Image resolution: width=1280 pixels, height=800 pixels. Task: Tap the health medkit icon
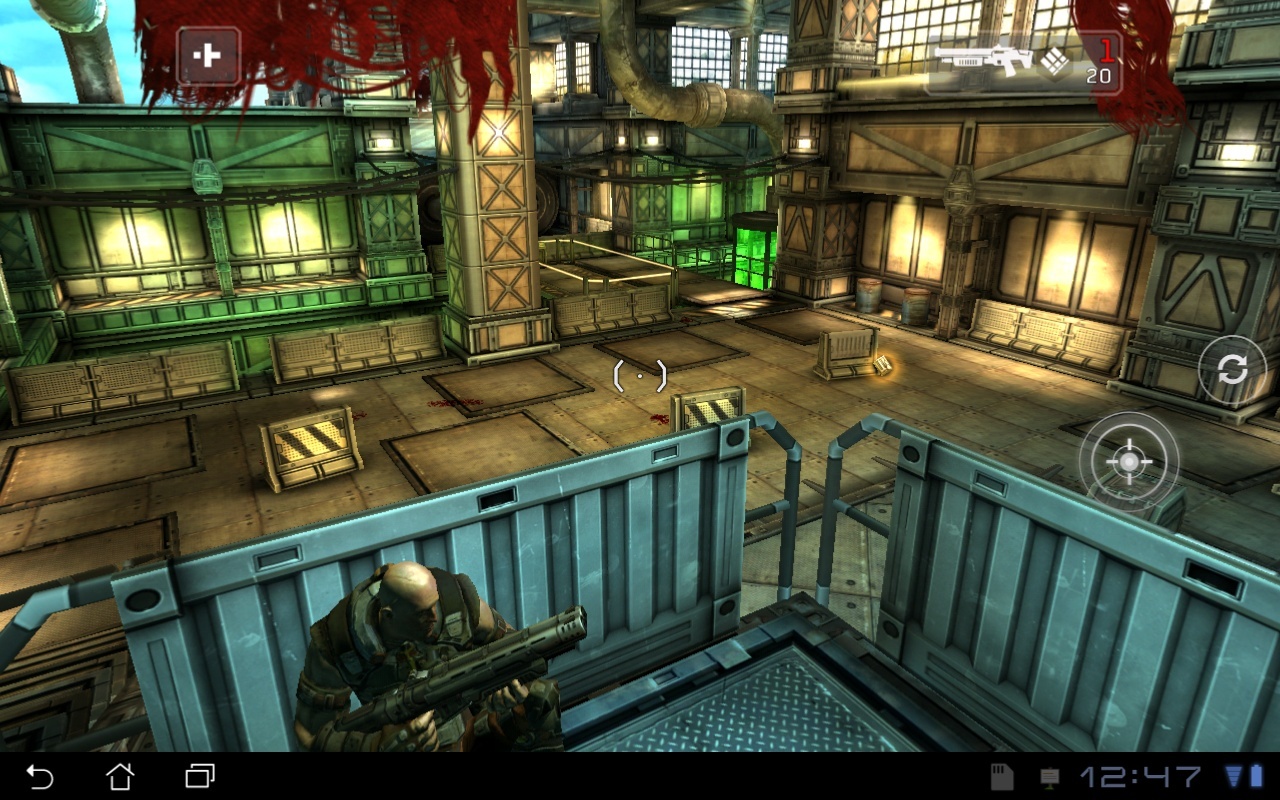pos(207,57)
